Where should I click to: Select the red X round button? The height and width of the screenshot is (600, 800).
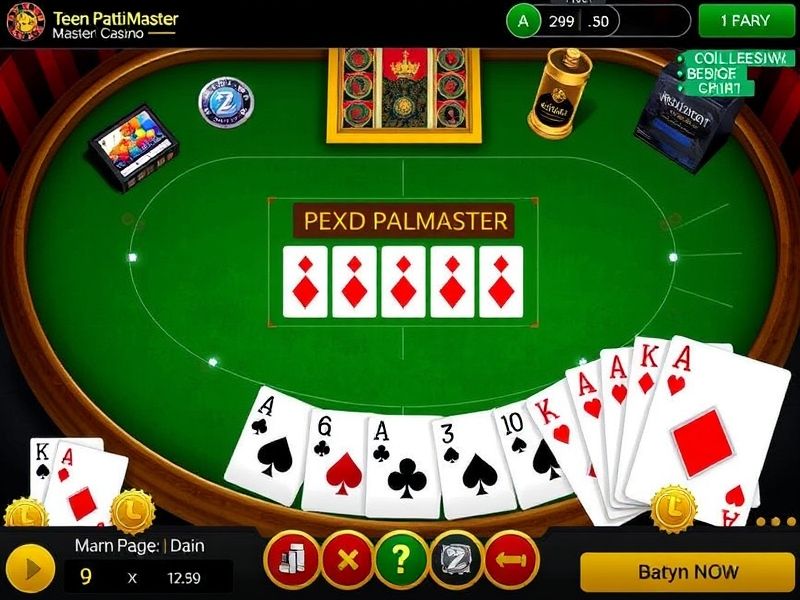tap(348, 560)
